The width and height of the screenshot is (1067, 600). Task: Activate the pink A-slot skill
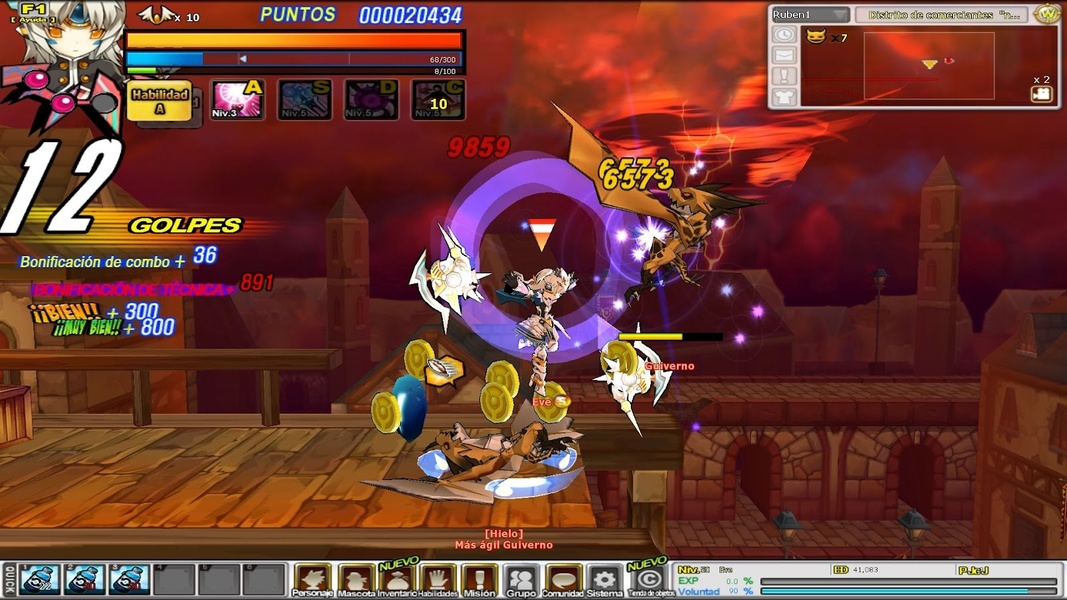pyautogui.click(x=237, y=100)
